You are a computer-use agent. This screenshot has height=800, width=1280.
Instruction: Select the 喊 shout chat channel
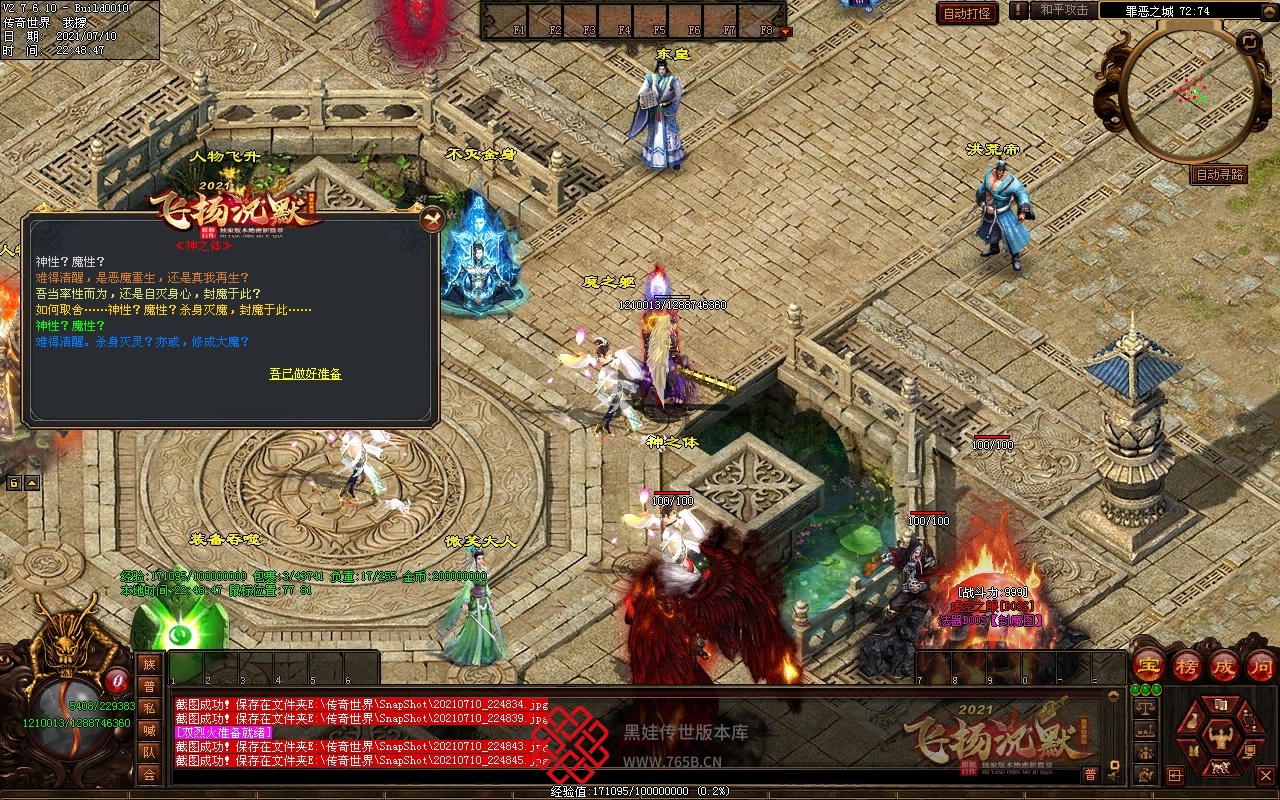click(149, 730)
